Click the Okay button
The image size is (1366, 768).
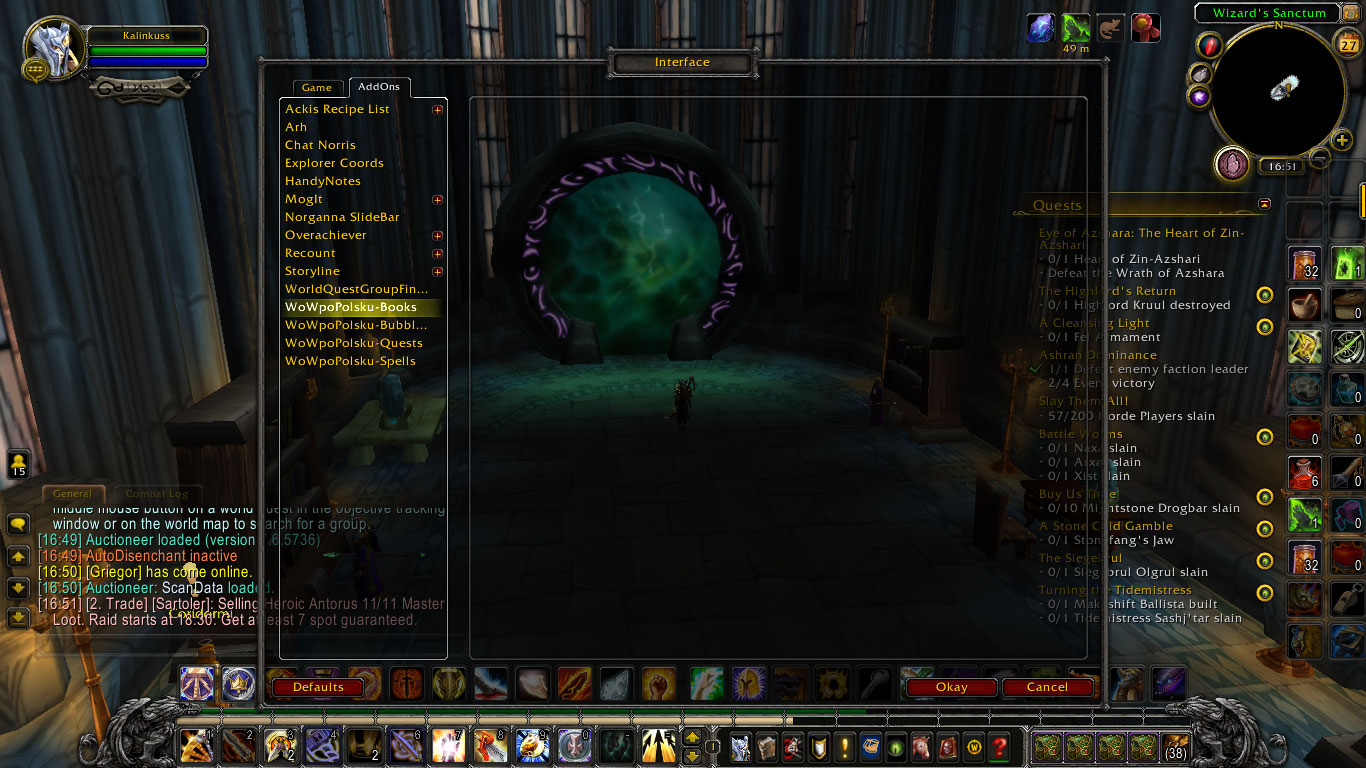(950, 687)
